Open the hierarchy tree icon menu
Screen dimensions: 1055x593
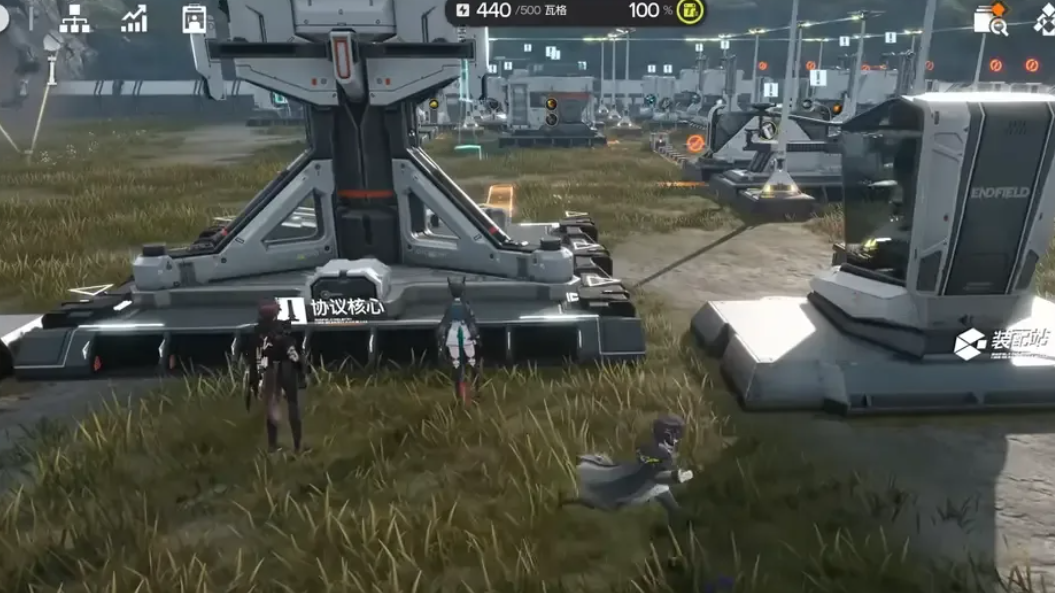pyautogui.click(x=74, y=18)
